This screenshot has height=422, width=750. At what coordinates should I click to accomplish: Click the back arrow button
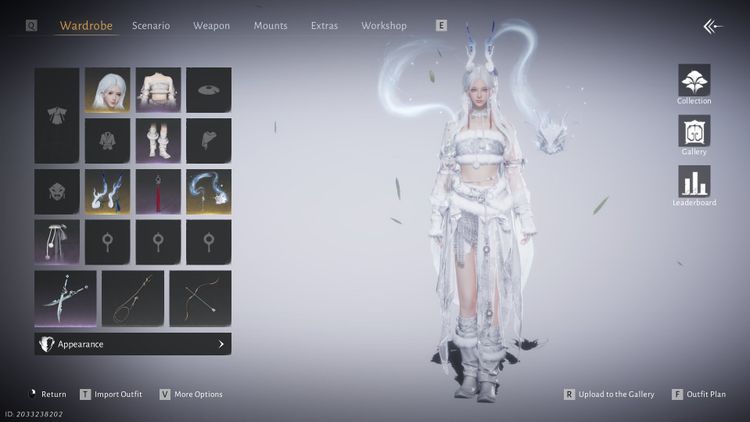[712, 26]
